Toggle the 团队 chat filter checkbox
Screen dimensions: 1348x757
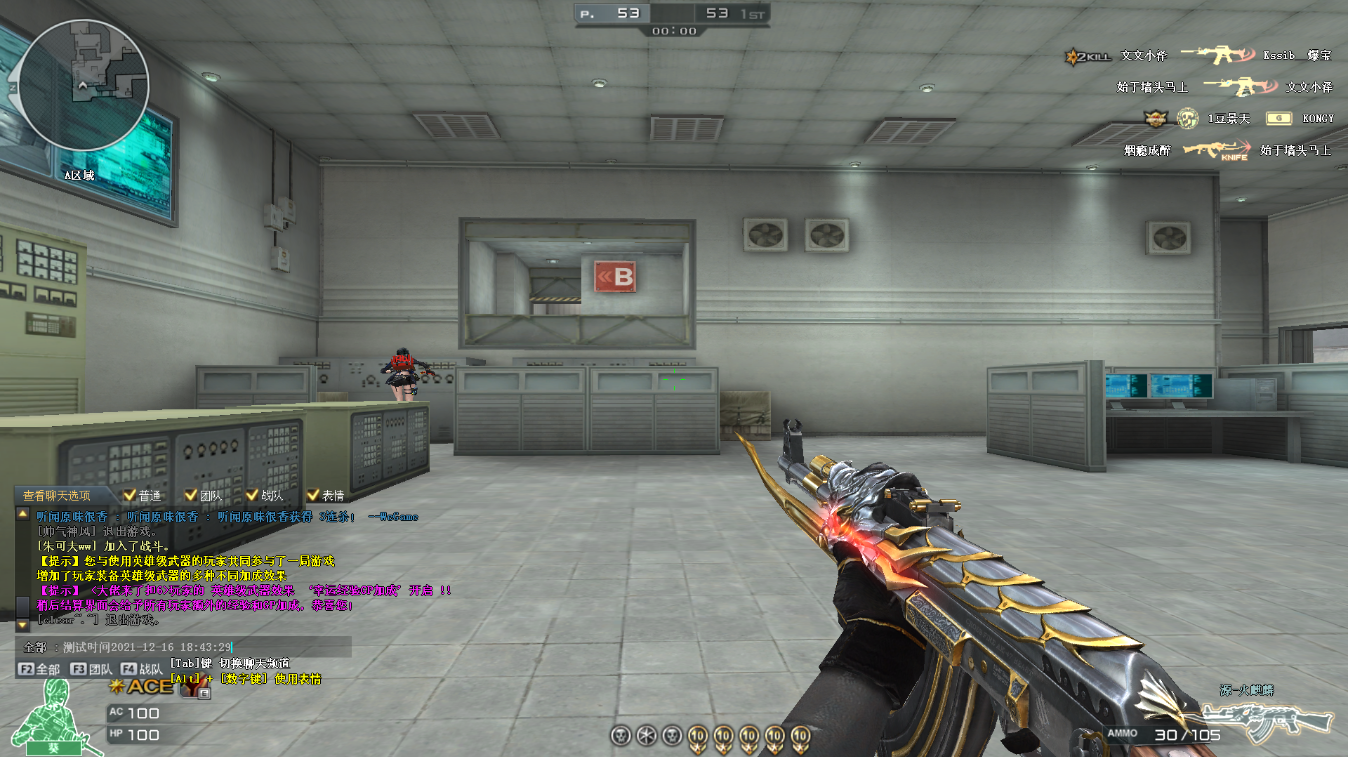point(191,495)
